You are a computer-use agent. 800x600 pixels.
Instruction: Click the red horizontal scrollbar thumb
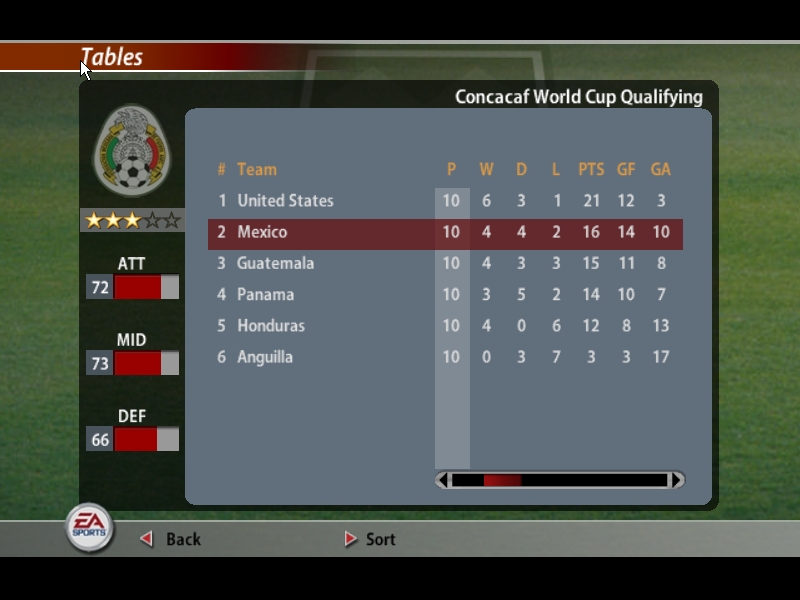click(502, 480)
